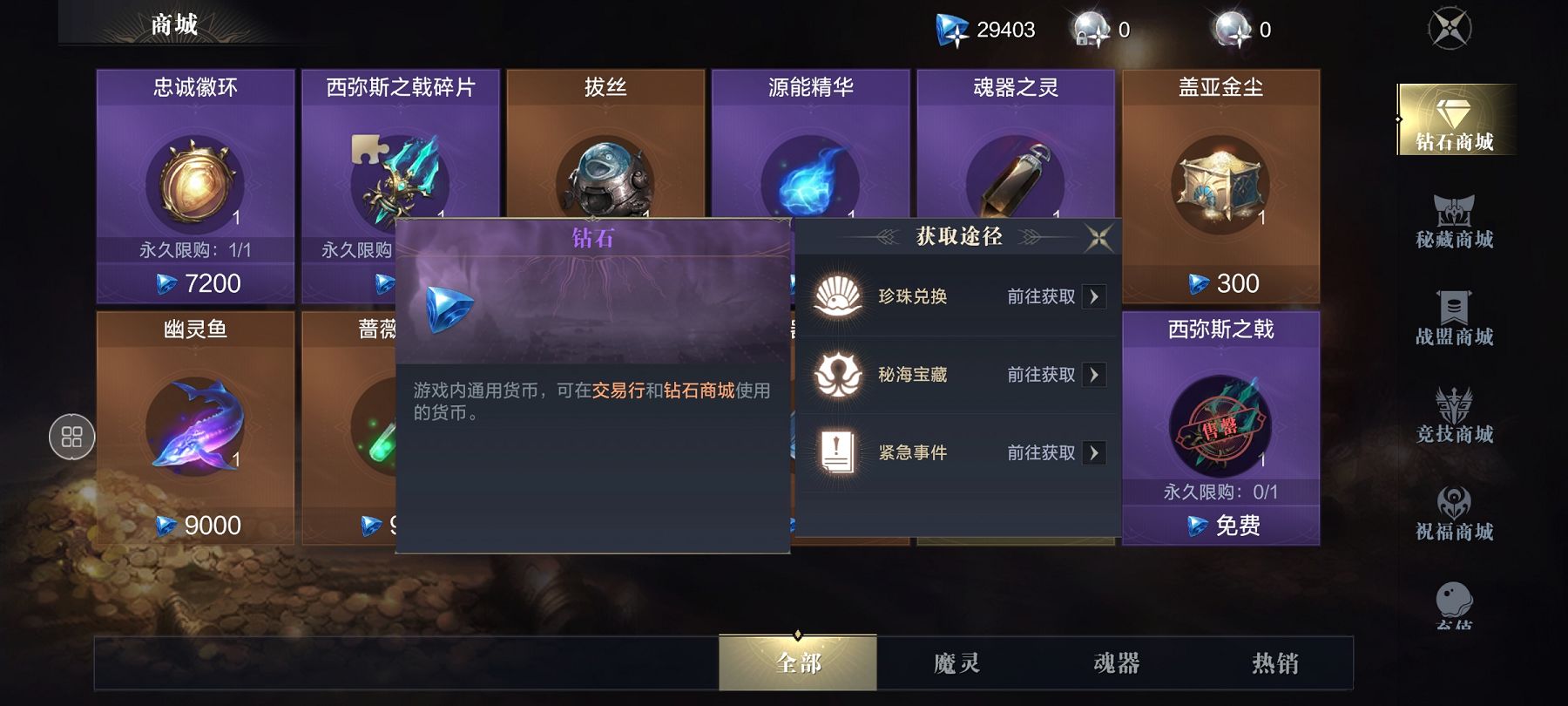Screen dimensions: 1568x706
Task: Expand 前往获取 arrow beside 秘海宝藏
Action: click(x=1096, y=374)
